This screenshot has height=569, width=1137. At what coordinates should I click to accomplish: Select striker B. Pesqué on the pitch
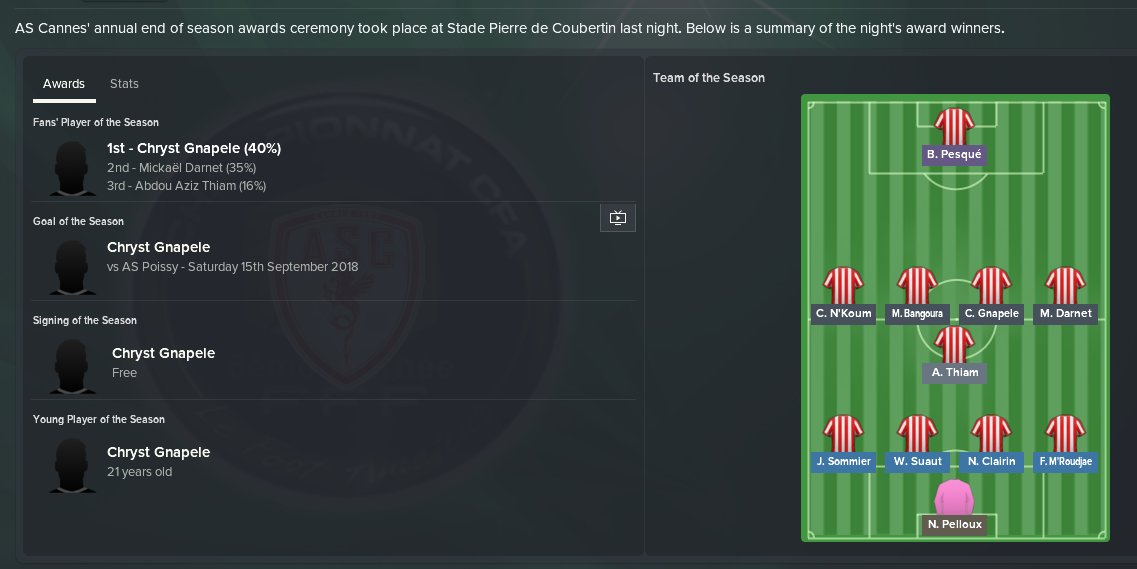pos(954,154)
